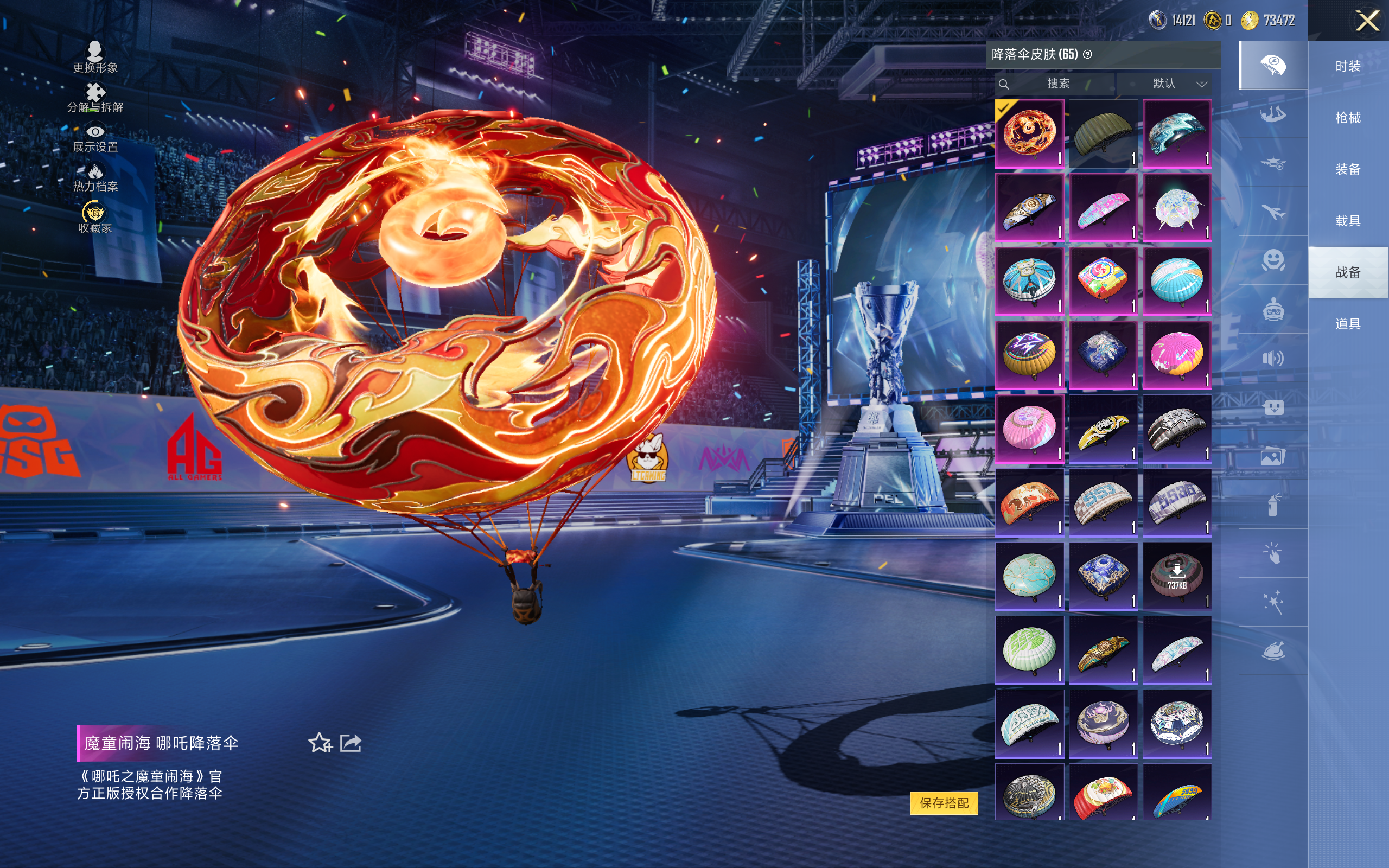
Task: Share the parachute skin via share icon
Action: 351,743
